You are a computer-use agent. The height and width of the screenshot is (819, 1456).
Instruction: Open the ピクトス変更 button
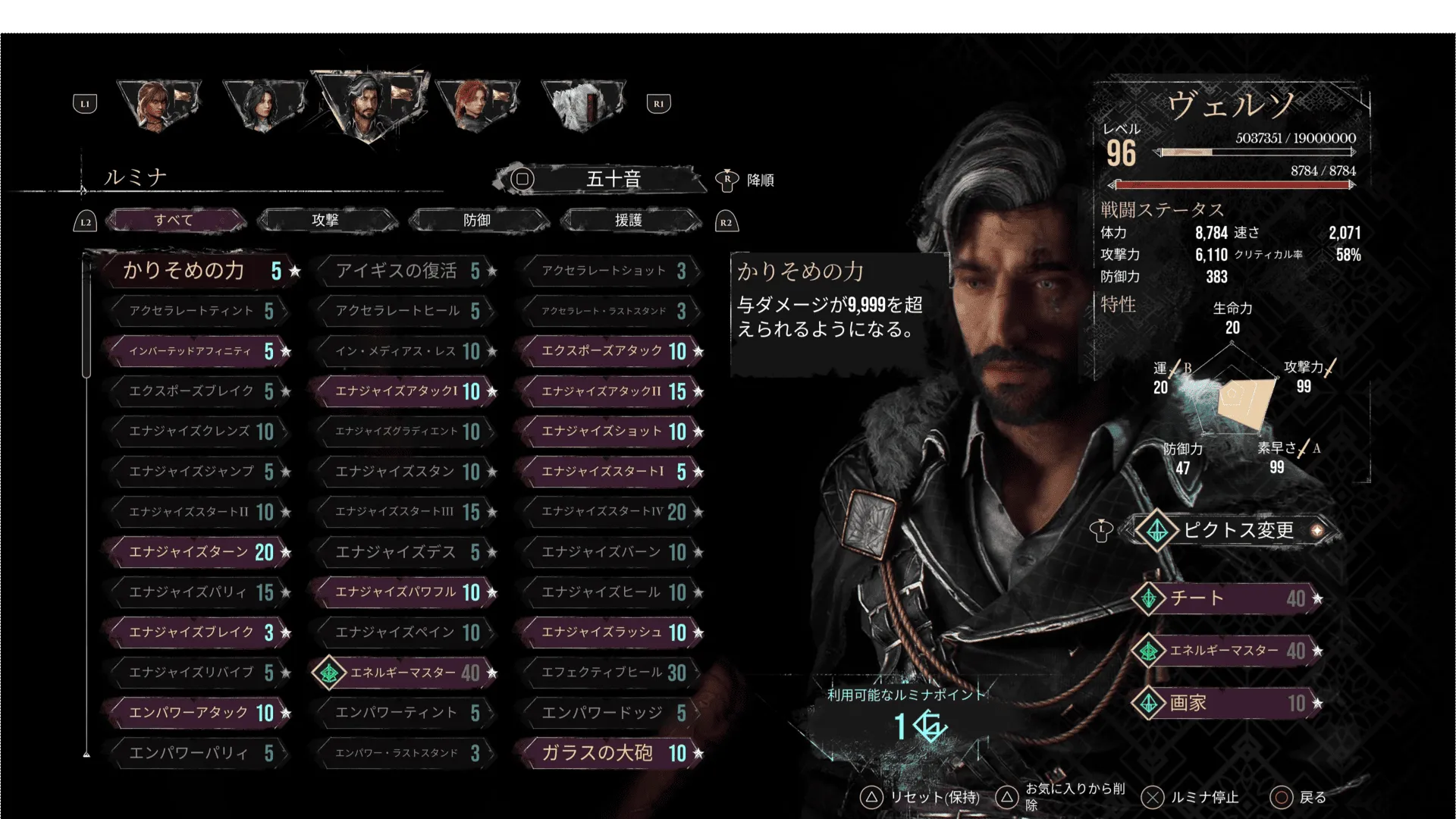click(x=1238, y=530)
